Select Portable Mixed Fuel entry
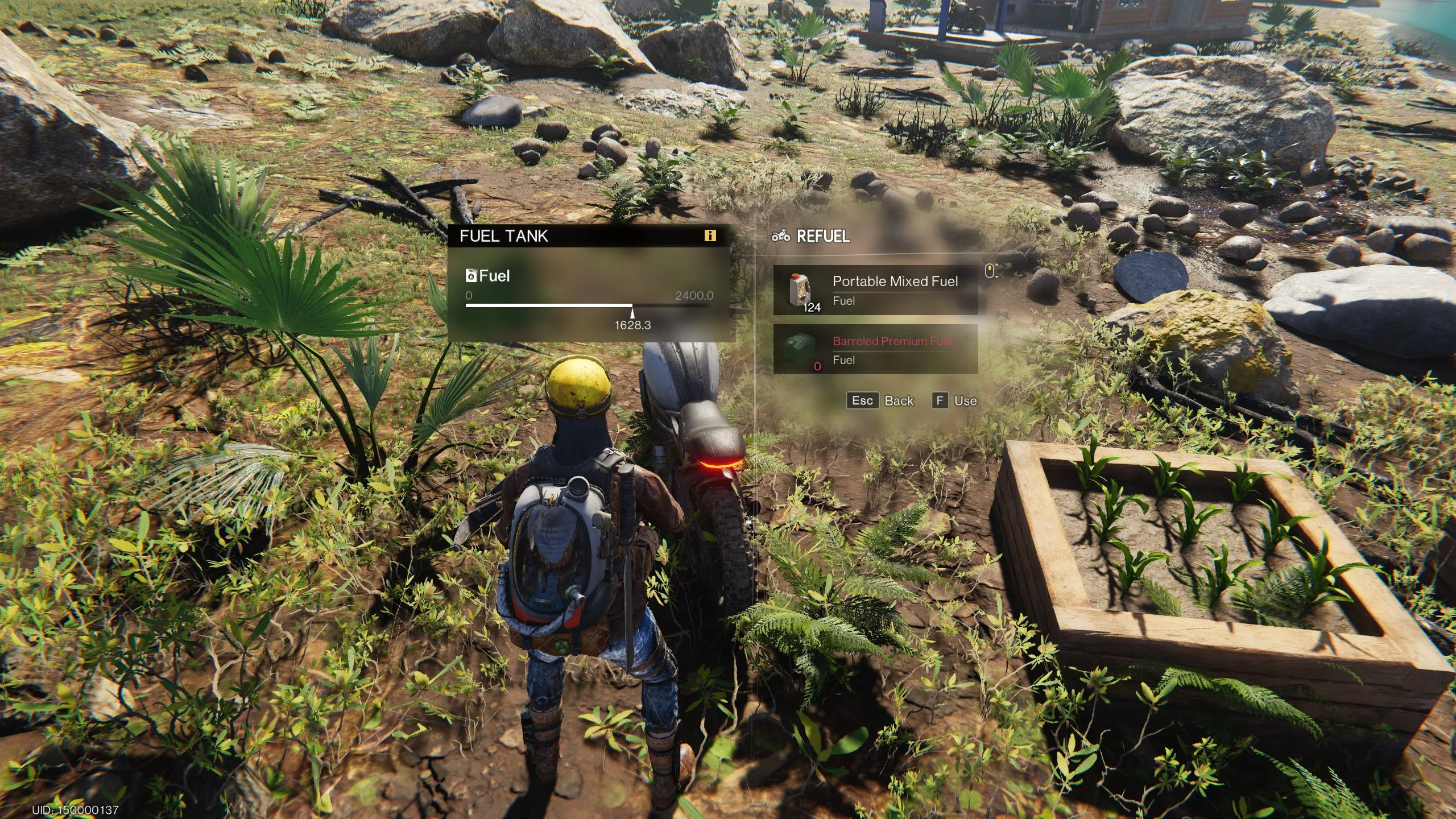 875,290
